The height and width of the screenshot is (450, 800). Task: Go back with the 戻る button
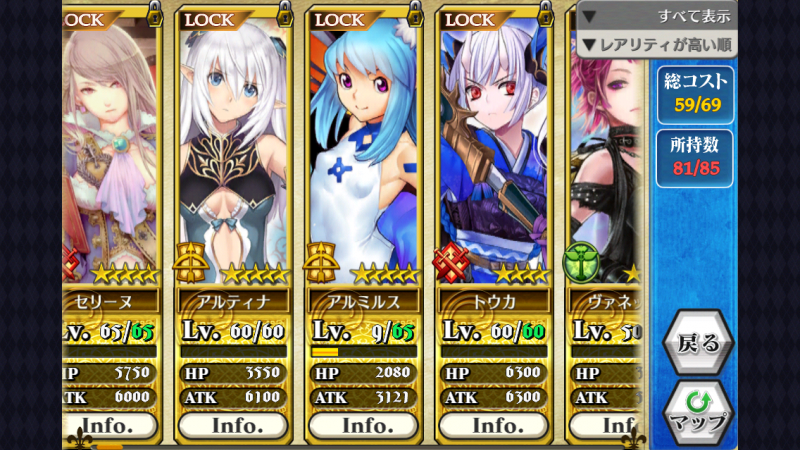(x=698, y=342)
